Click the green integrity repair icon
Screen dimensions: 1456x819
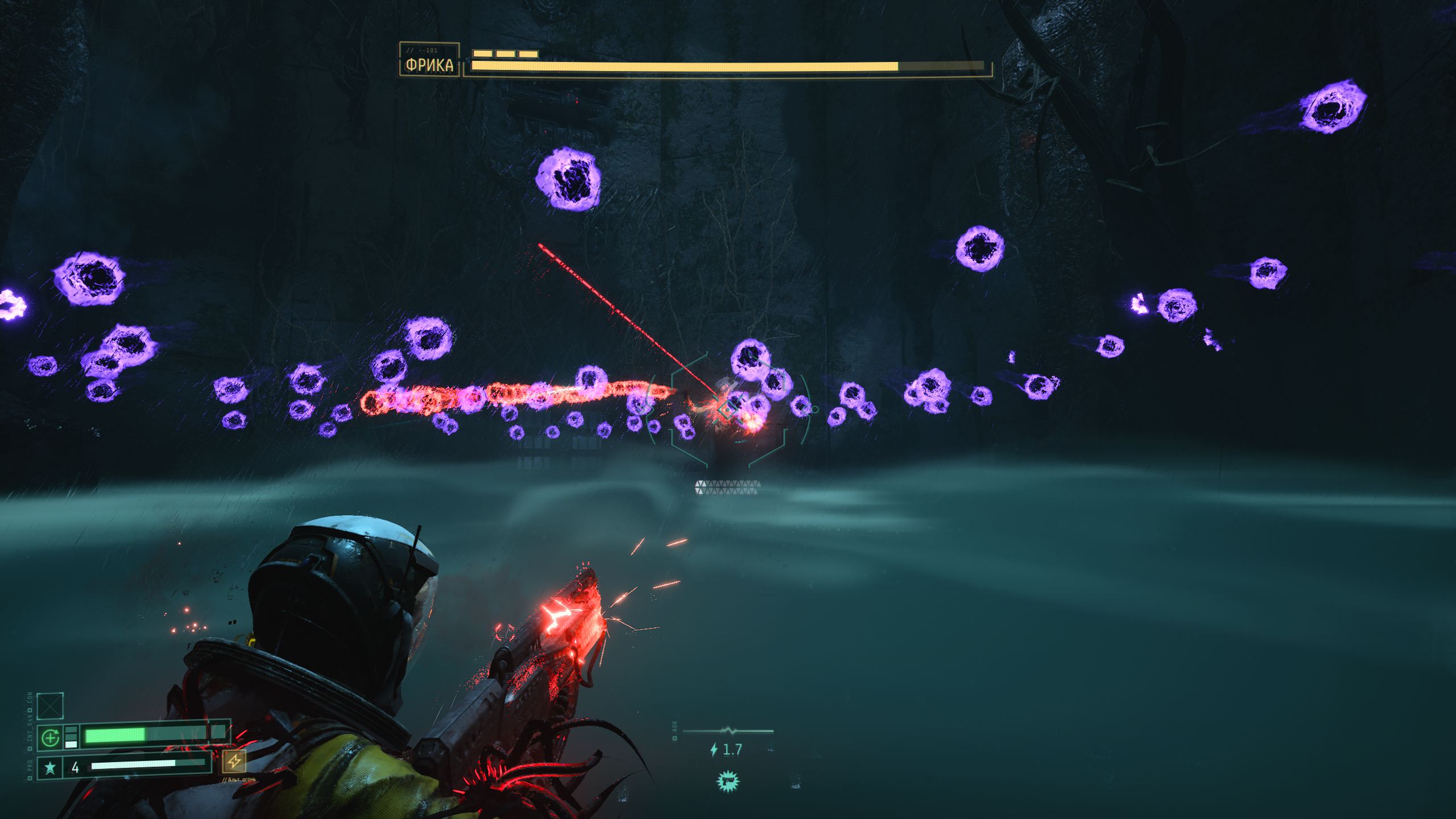point(50,738)
